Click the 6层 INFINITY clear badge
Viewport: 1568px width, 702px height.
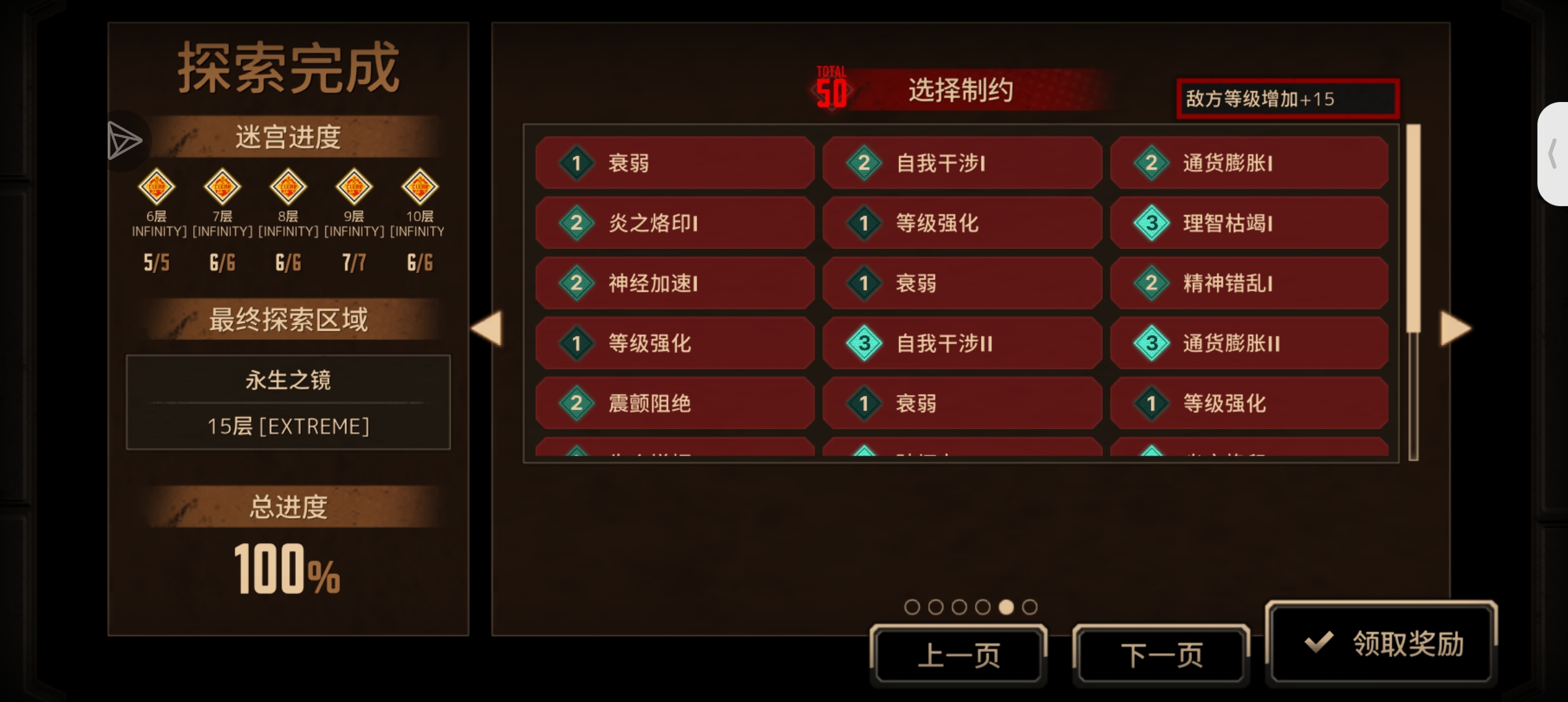[156, 187]
